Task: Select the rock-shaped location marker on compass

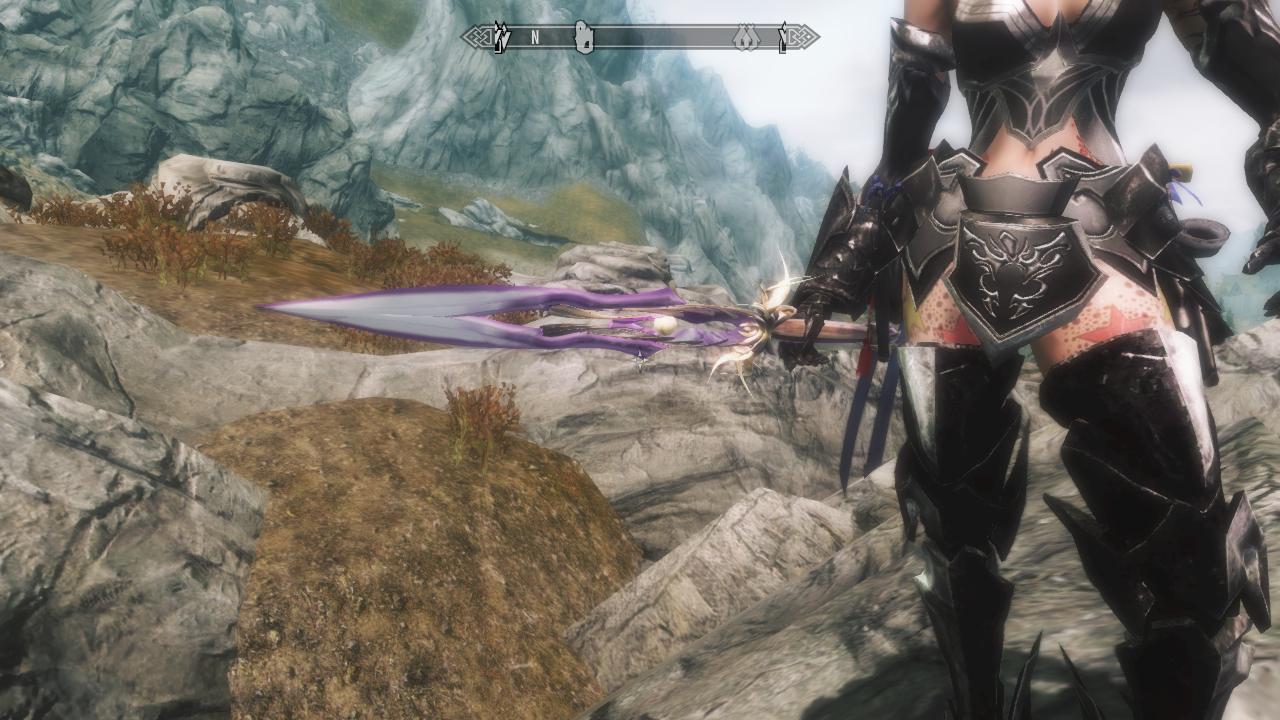Action: point(584,38)
